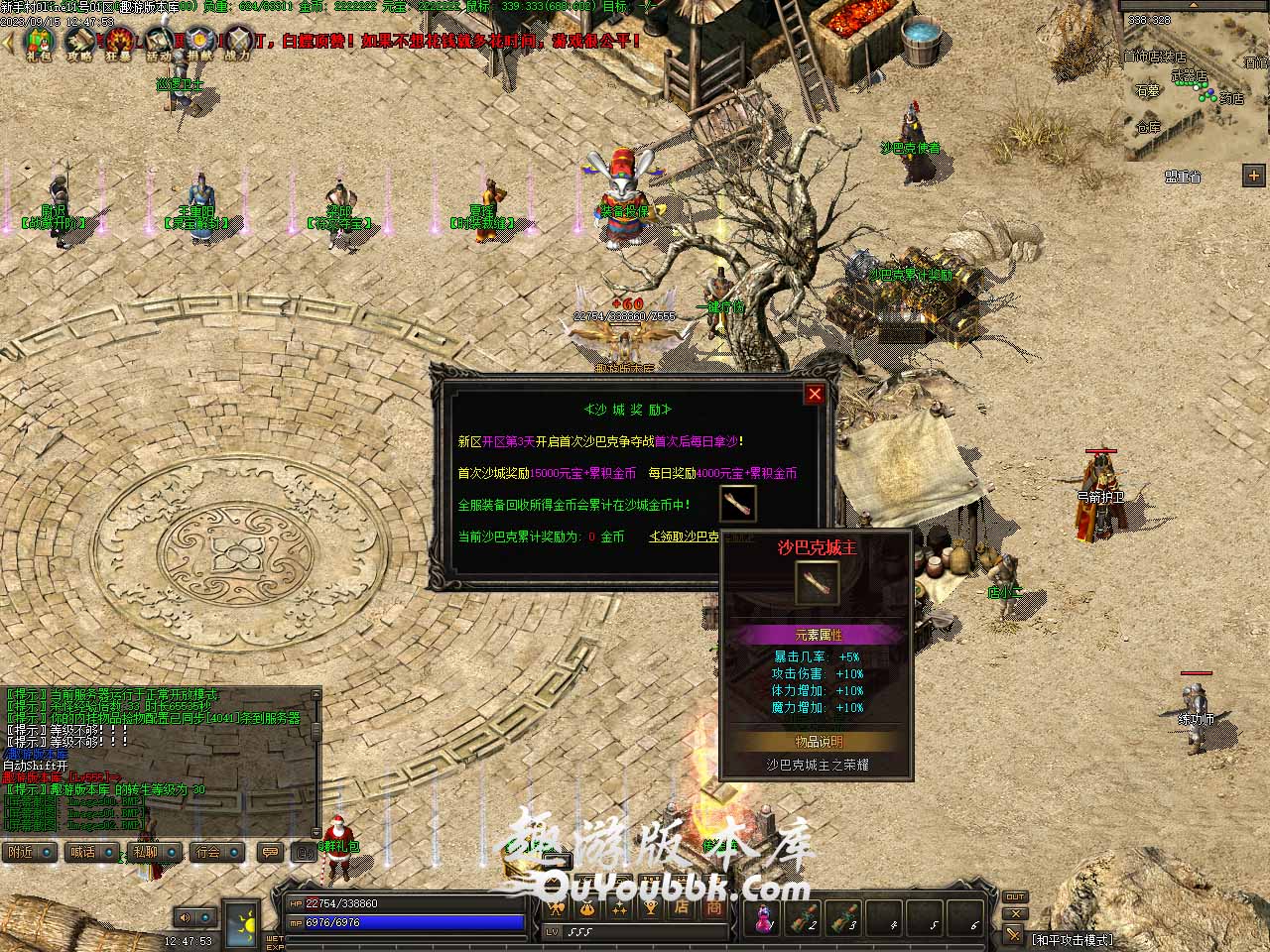Open the 礼包 gift pack icon
Viewport: 1270px width, 952px height.
pyautogui.click(x=38, y=43)
